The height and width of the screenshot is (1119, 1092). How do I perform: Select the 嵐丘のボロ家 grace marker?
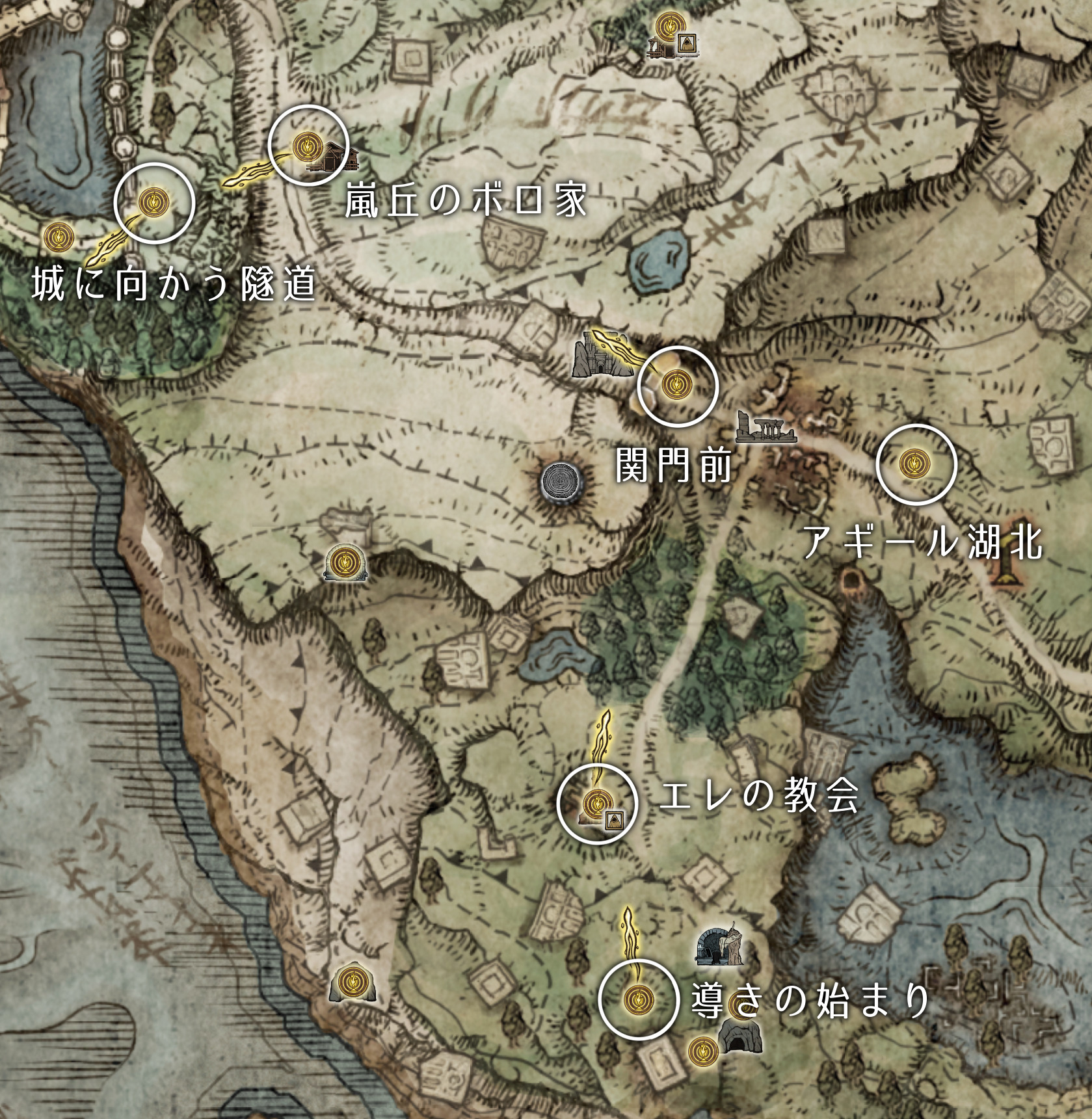point(304,146)
